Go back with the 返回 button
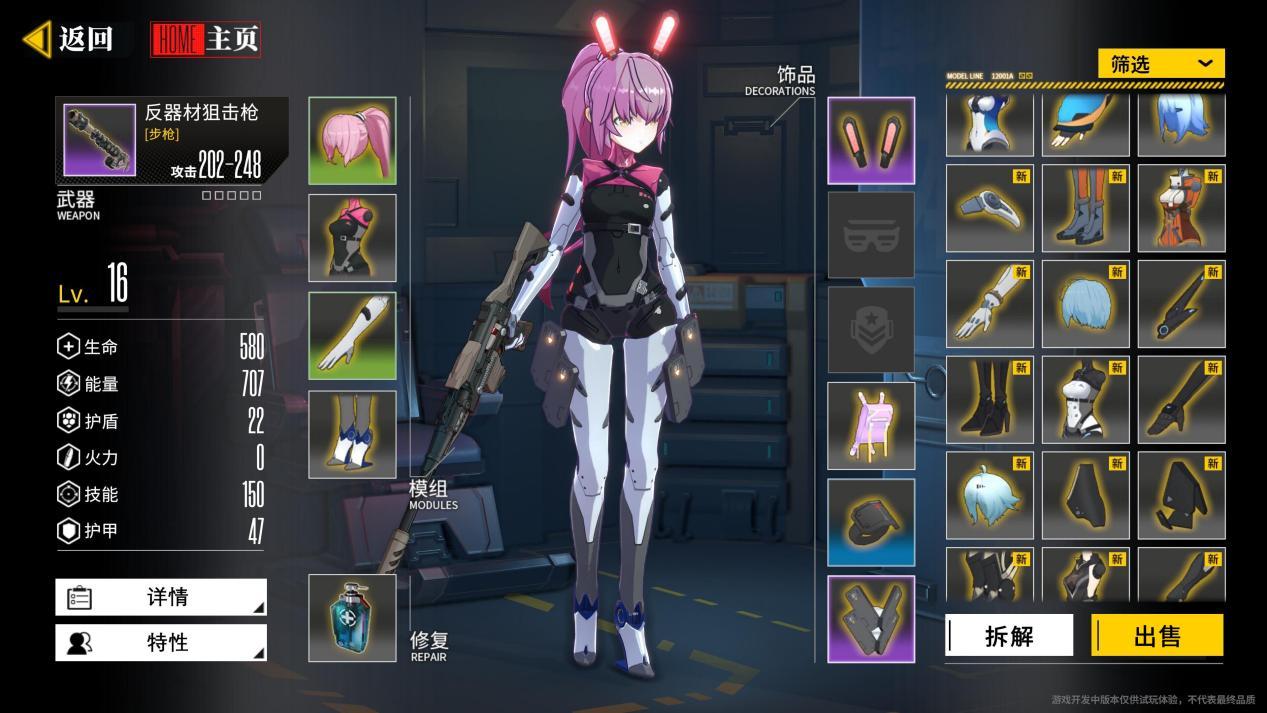 (70, 39)
